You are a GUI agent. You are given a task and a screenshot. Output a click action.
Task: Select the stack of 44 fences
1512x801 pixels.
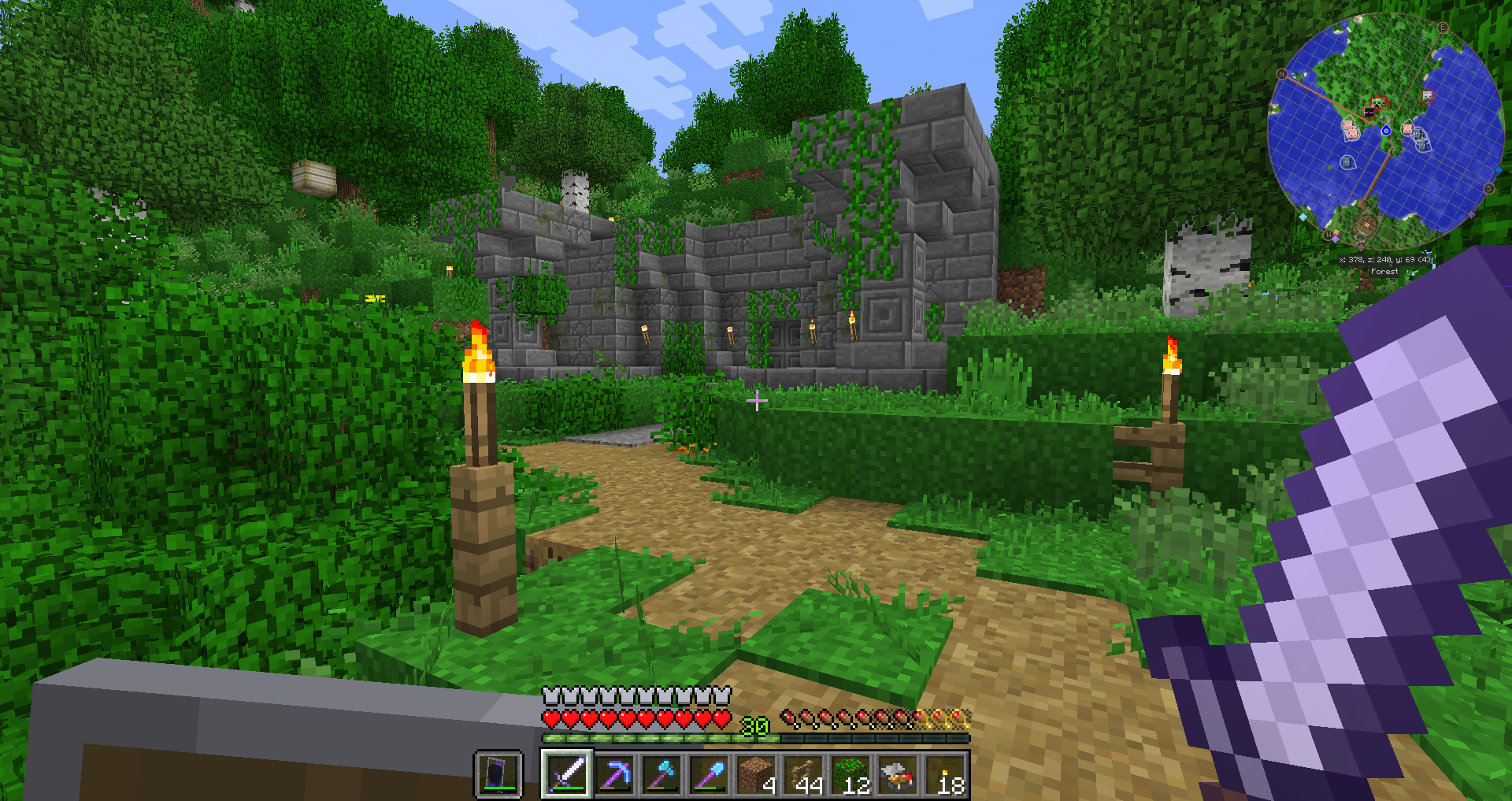tap(804, 773)
